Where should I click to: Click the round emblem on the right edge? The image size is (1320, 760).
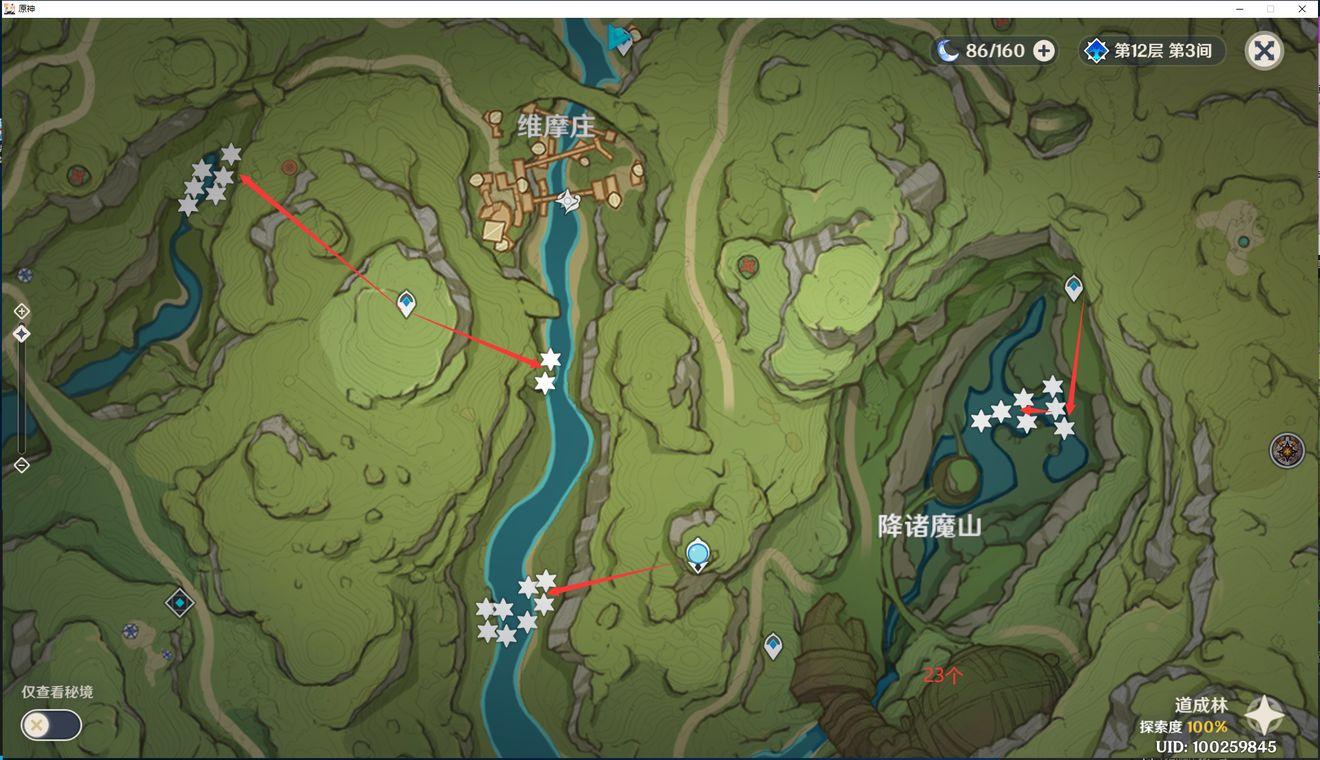point(1287,450)
